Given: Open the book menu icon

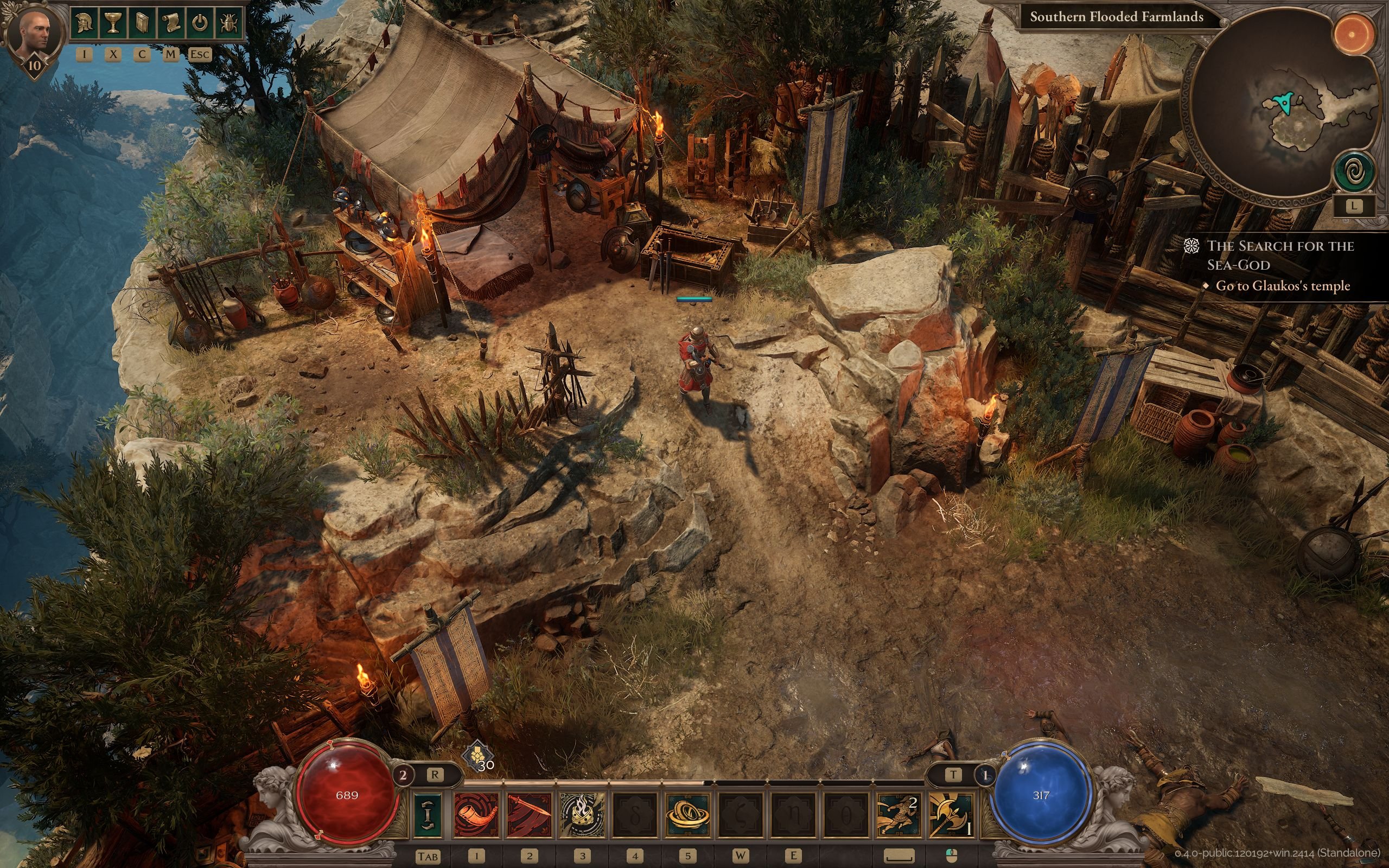Looking at the screenshot, I should coord(142,23).
